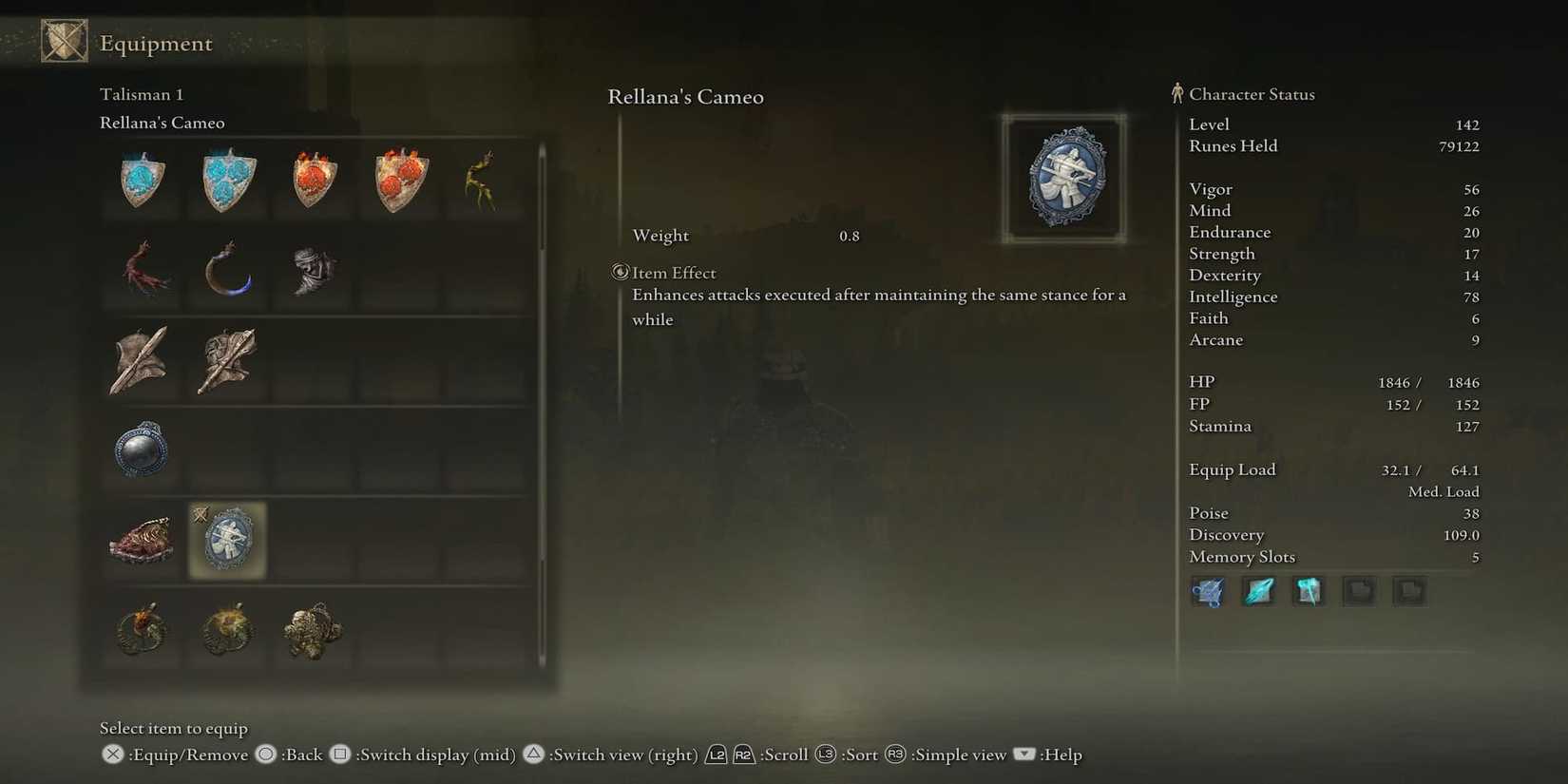Screen dimensions: 1568x784
Task: Select an empty memory slot icon
Action: (1359, 591)
